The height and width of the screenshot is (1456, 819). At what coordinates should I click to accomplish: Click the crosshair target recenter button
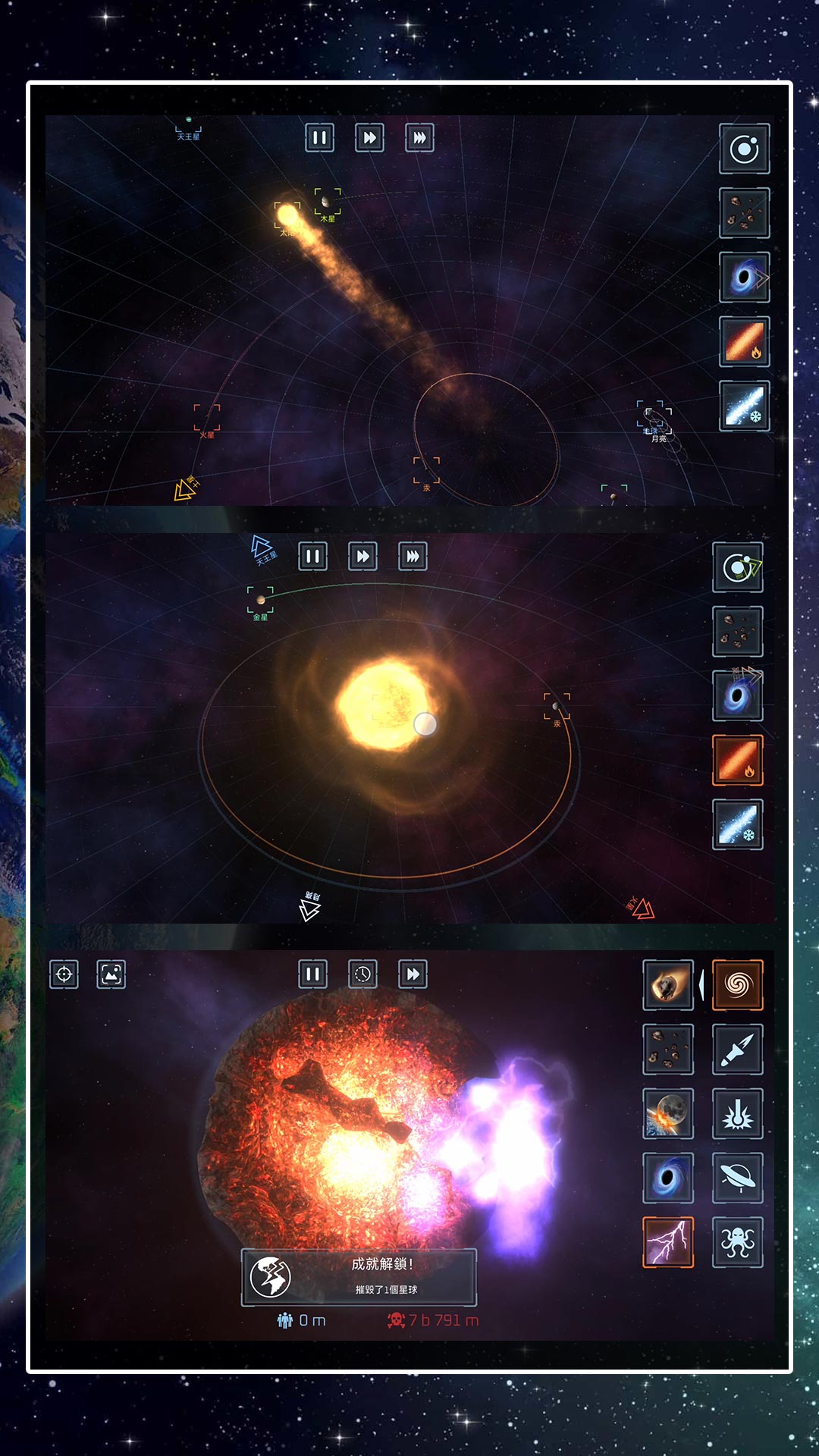tap(64, 974)
